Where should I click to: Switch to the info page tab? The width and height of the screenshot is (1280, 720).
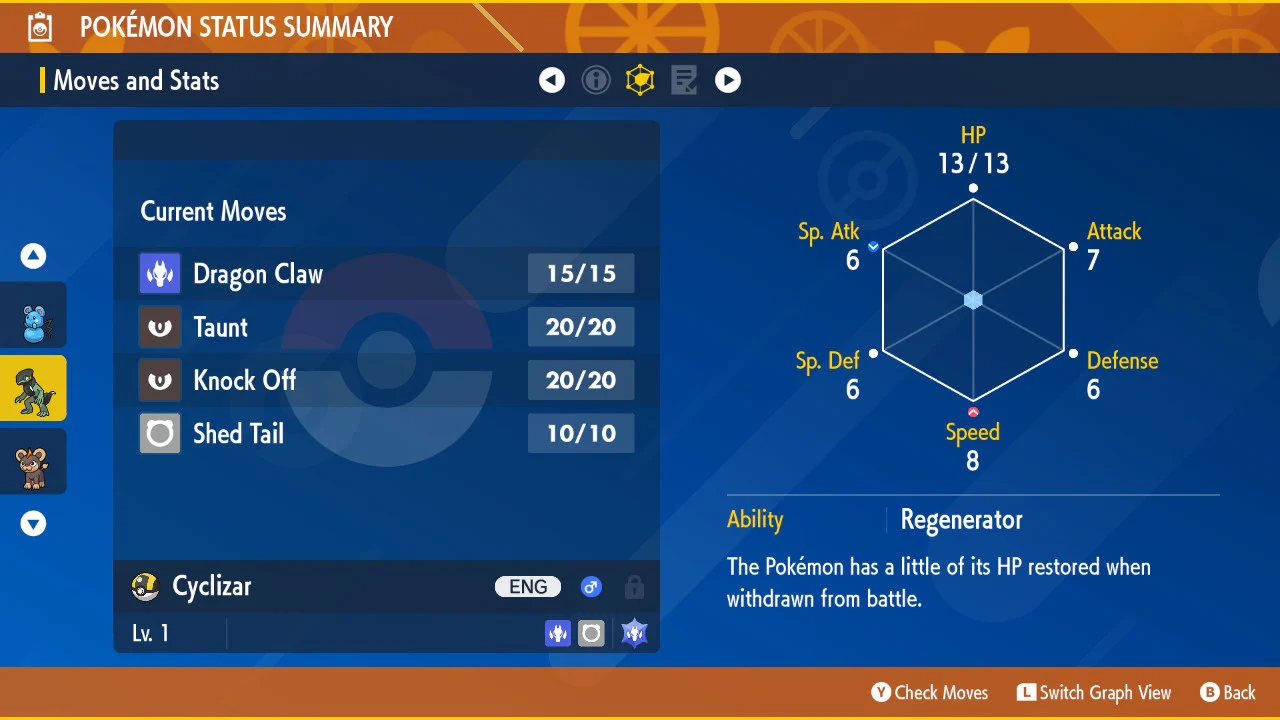596,80
